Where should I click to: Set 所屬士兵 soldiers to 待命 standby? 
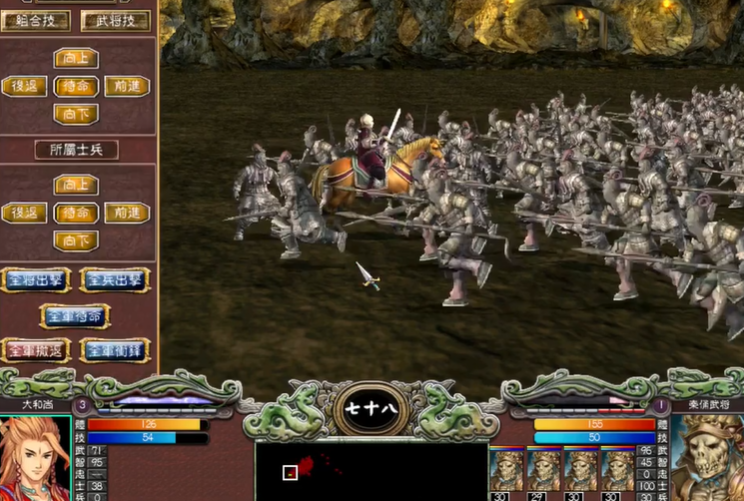click(76, 213)
